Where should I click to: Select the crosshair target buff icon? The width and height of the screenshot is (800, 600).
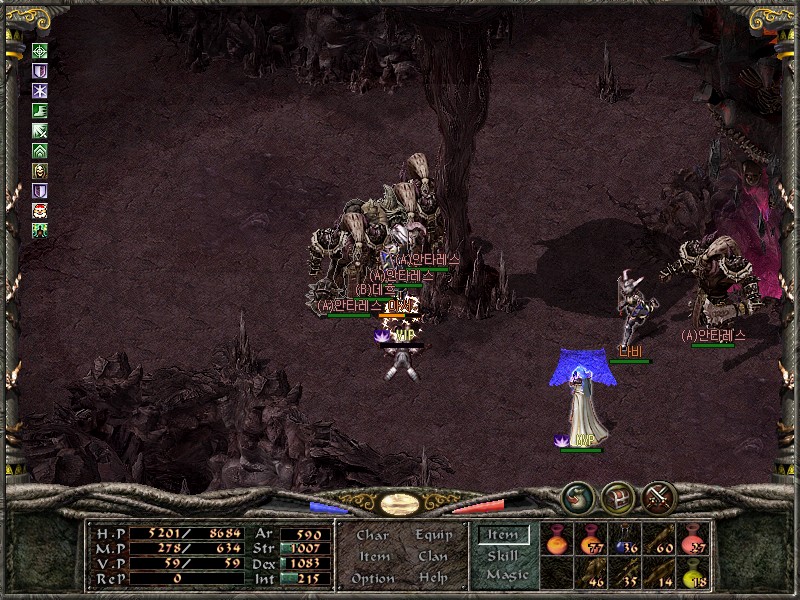coord(40,52)
